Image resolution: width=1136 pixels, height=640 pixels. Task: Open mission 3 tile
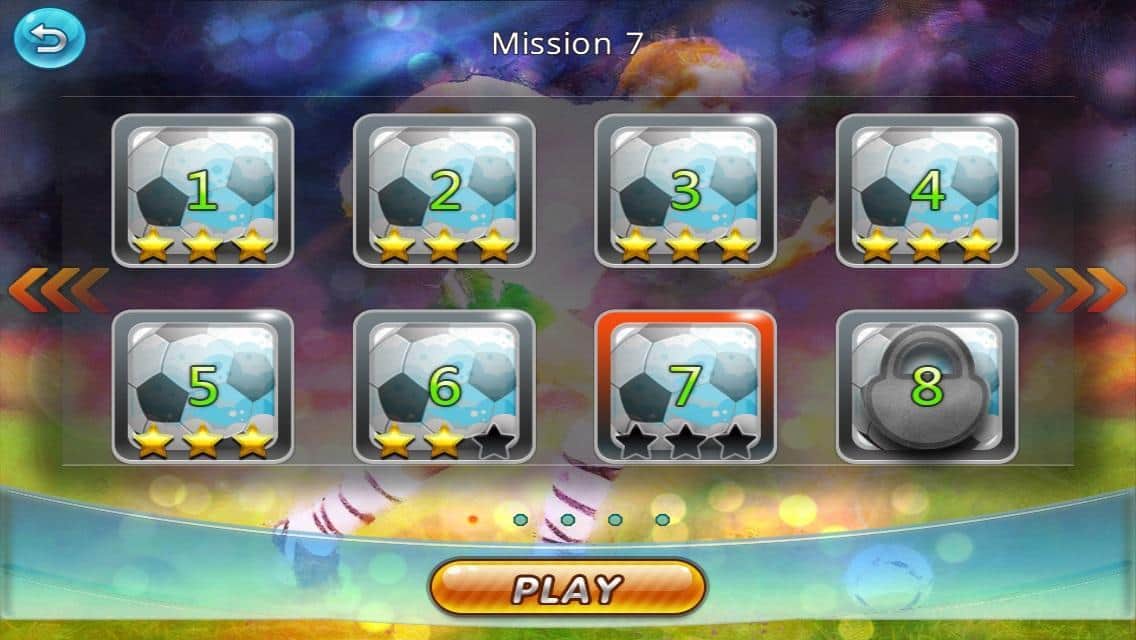(685, 191)
